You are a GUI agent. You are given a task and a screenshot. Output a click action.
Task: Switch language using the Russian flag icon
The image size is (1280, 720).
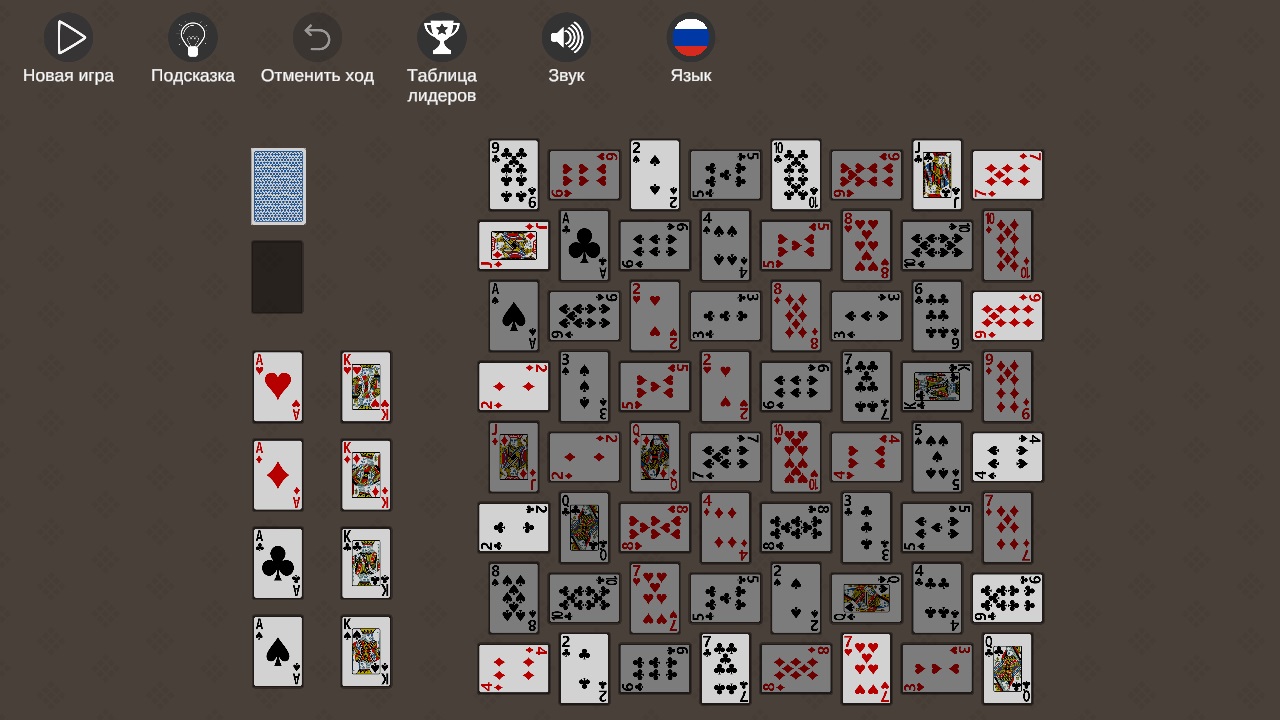click(x=690, y=37)
